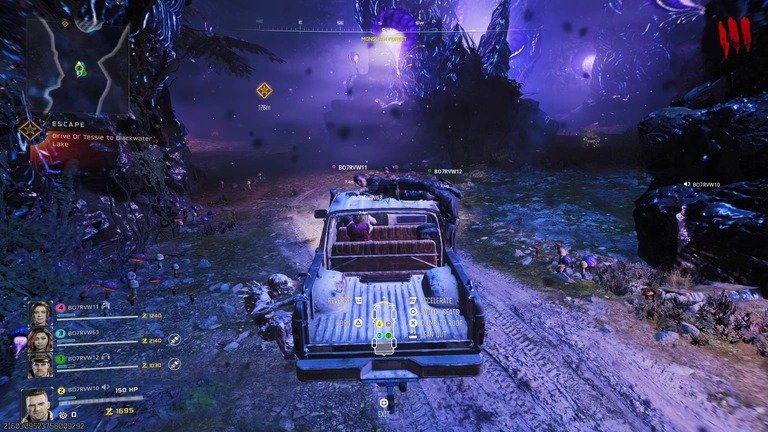Click your own player portrait, BO7RVW10
The height and width of the screenshot is (432, 768).
[37, 404]
